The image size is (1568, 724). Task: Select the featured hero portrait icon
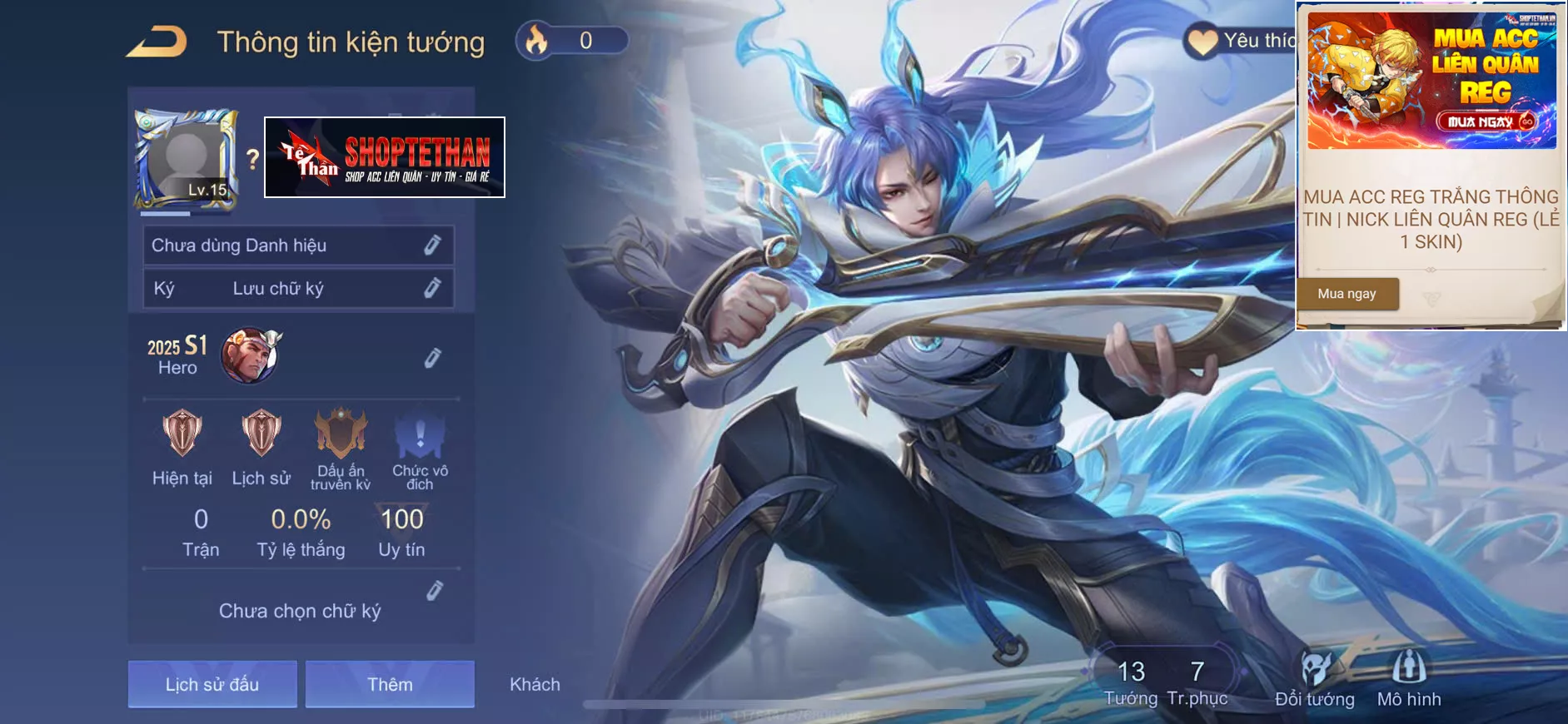[x=249, y=355]
